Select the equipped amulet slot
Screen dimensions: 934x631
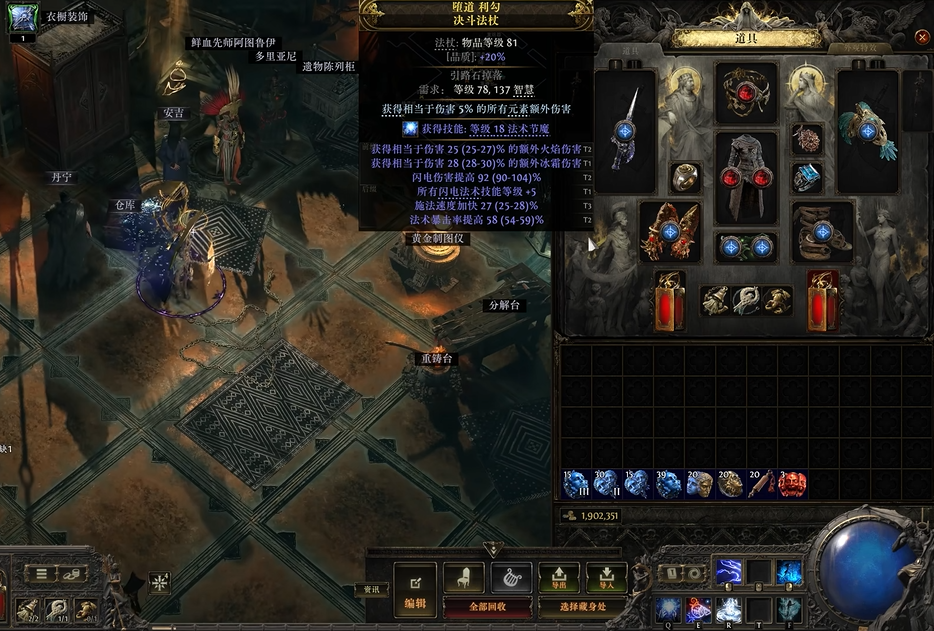click(x=807, y=139)
